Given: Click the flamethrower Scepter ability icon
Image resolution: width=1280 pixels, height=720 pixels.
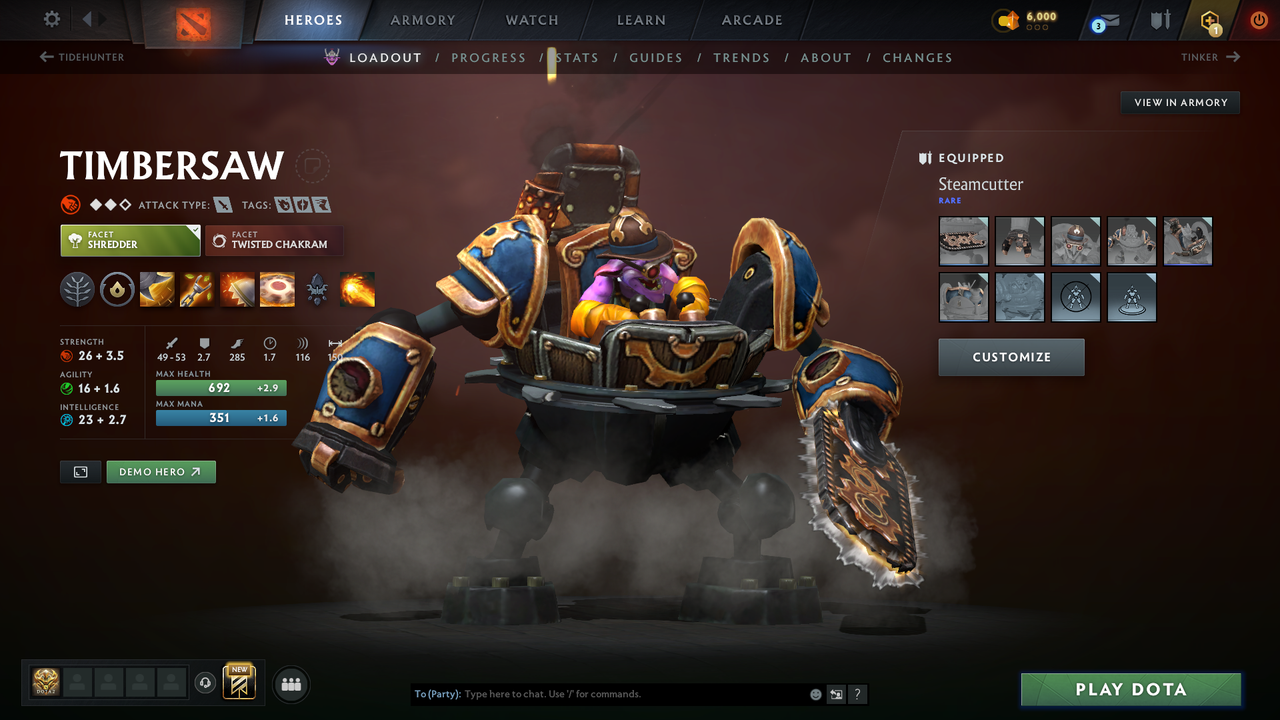Looking at the screenshot, I should click(x=357, y=289).
